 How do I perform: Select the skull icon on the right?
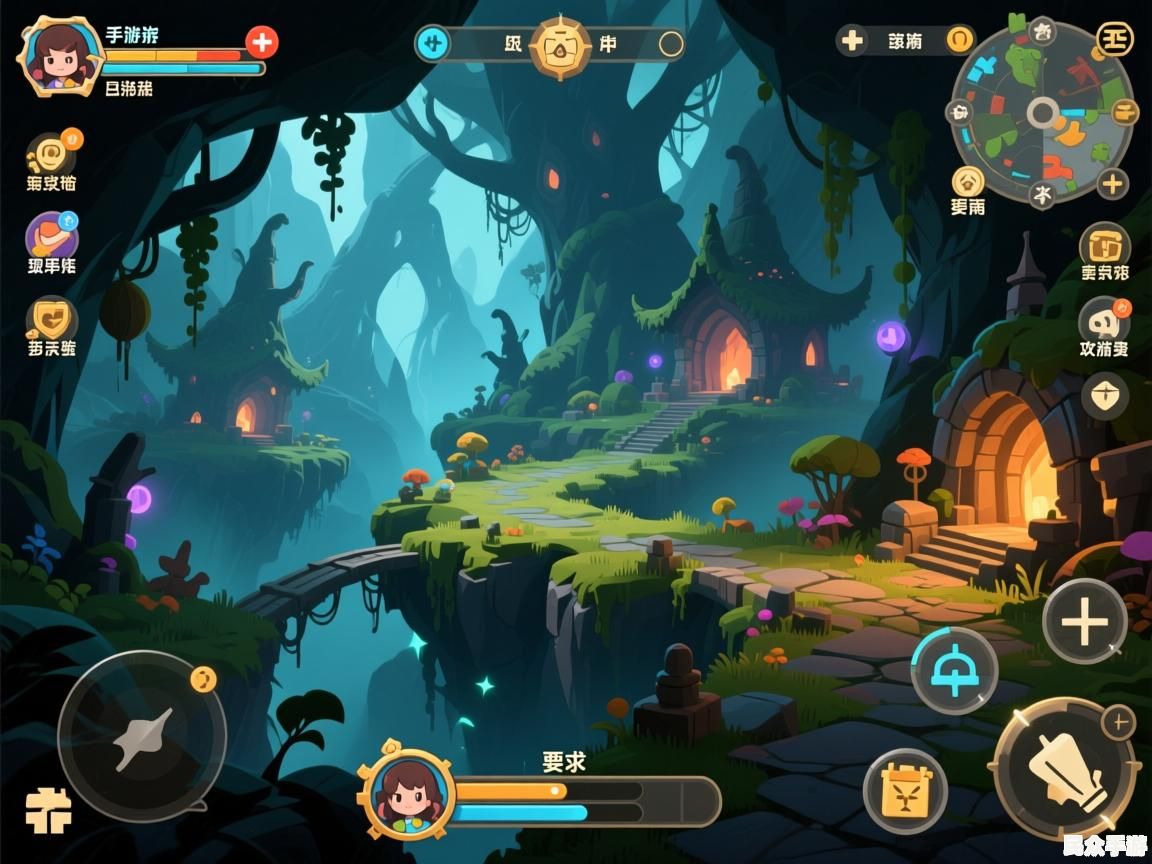click(1104, 322)
